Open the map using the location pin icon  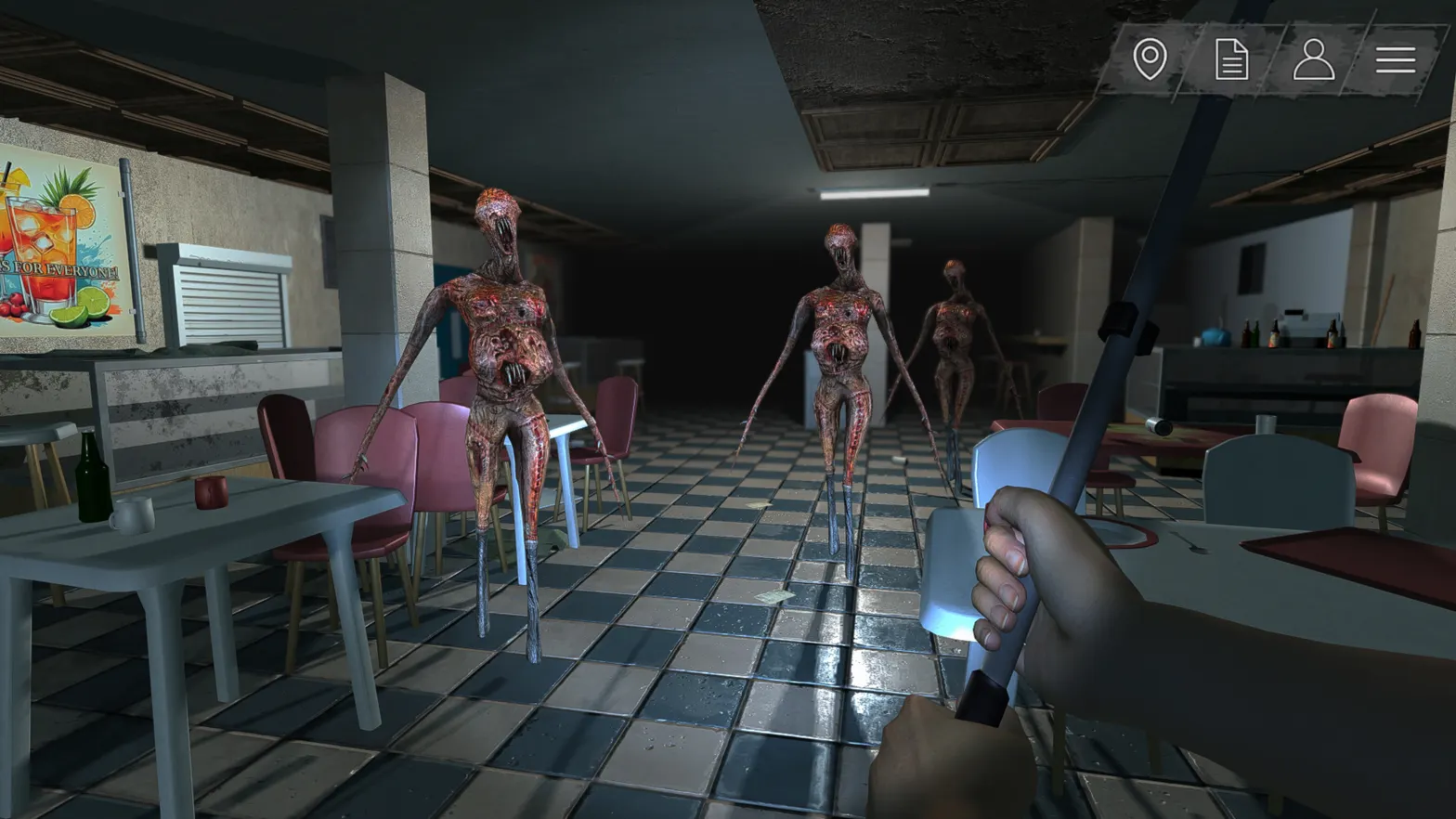pos(1151,58)
